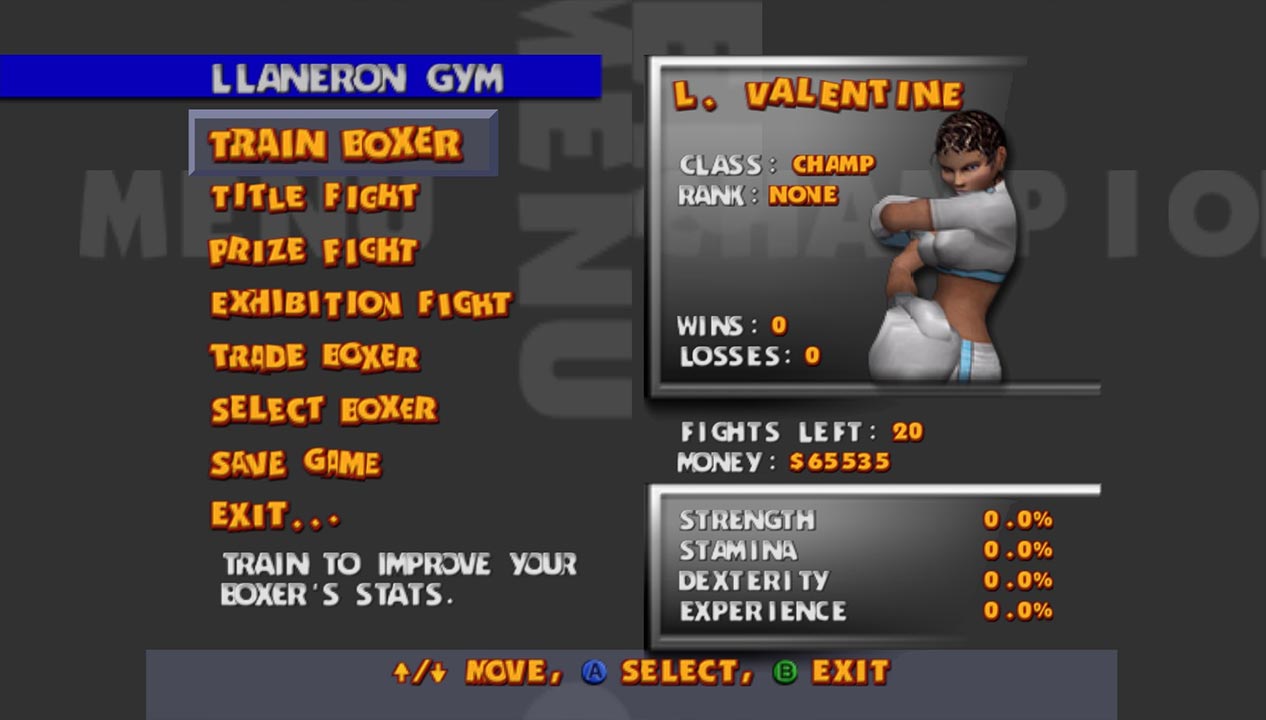Viewport: 1266px width, 720px height.
Task: Go to Select Boxer
Action: coord(324,410)
